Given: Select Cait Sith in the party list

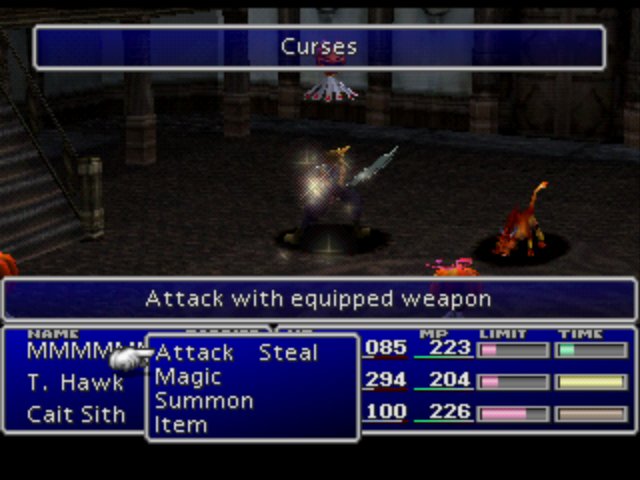Looking at the screenshot, I should coord(76,414).
